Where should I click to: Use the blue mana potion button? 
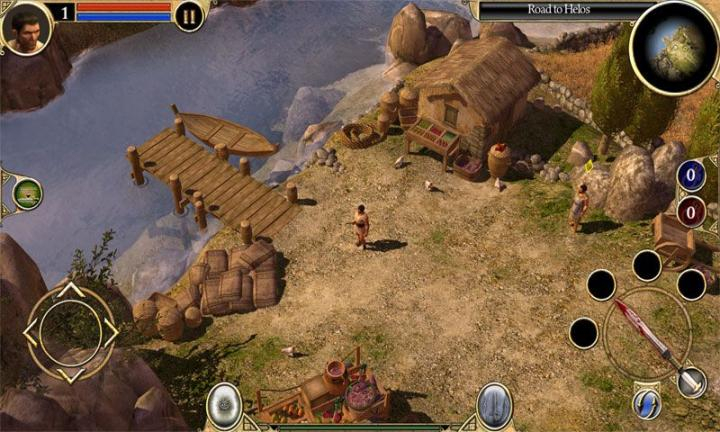(x=691, y=175)
